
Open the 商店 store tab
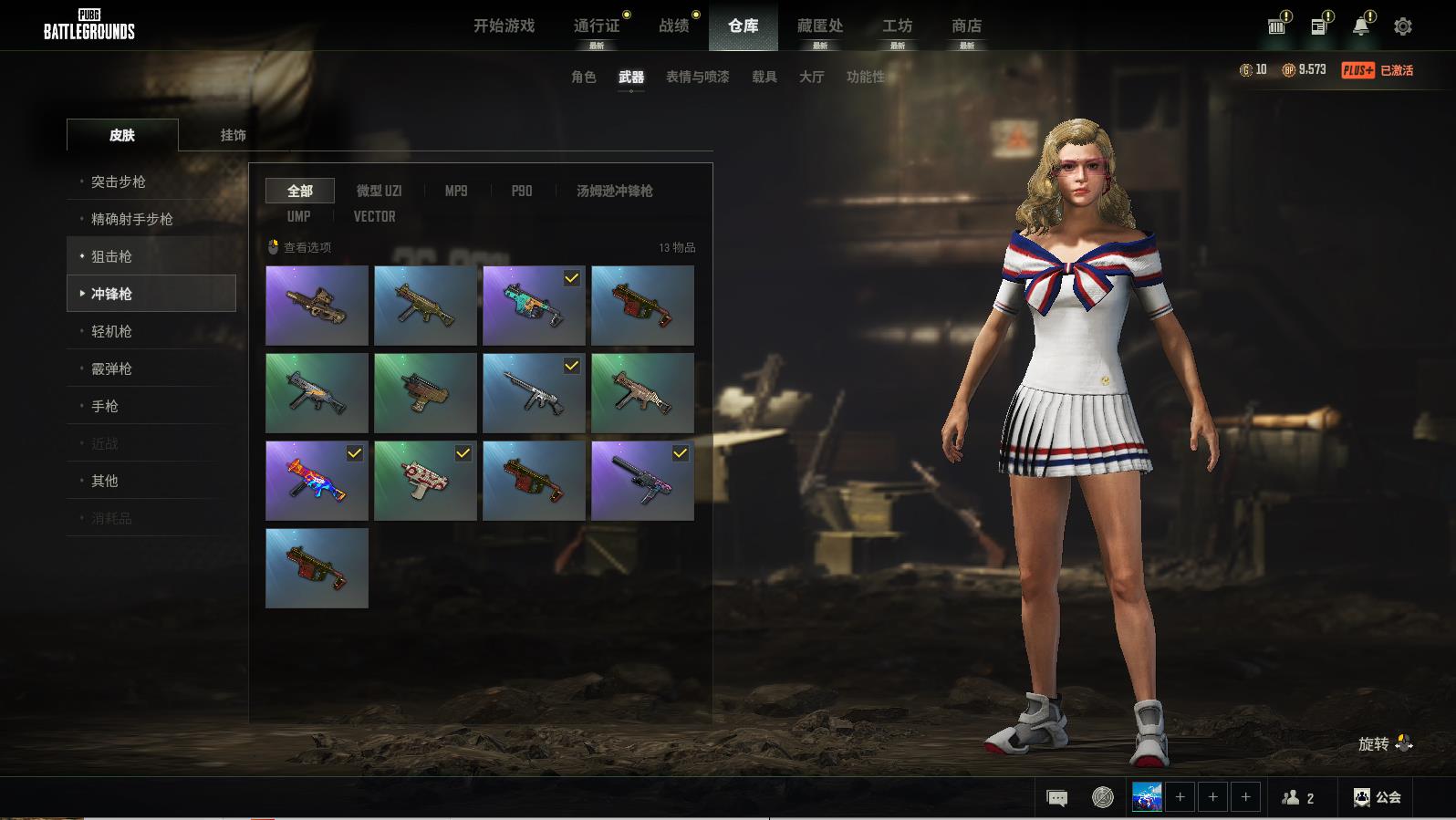point(966,26)
